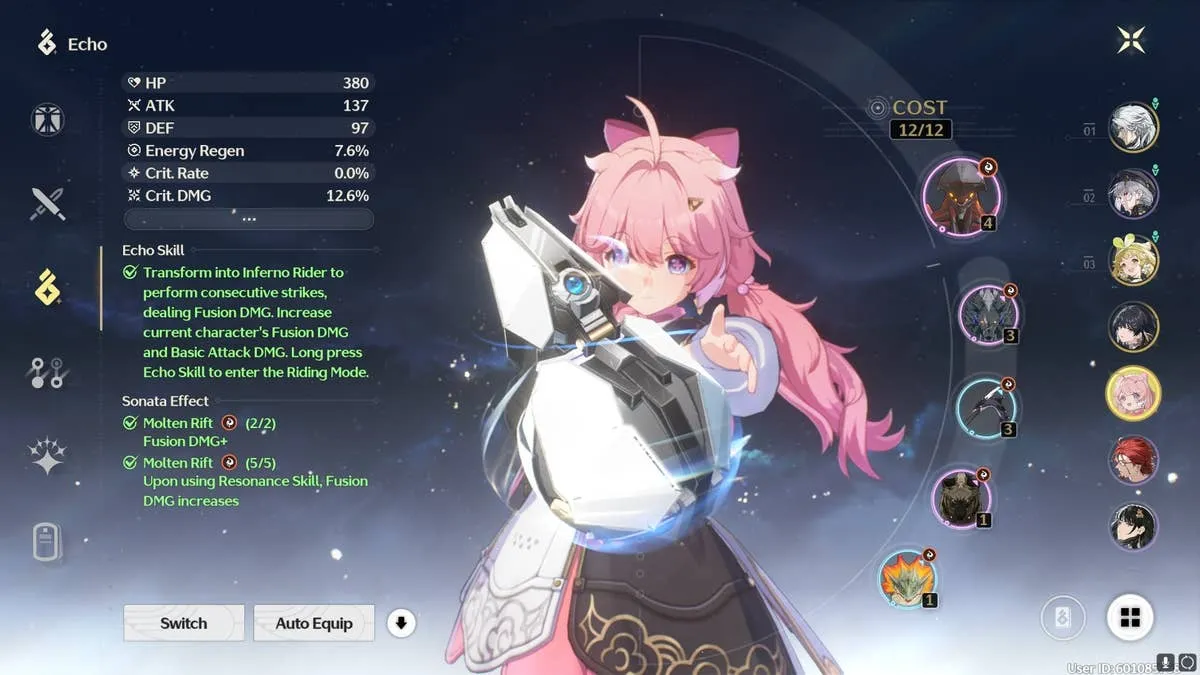Expand the full stats list with the ellipsis
This screenshot has height=675, width=1200.
pos(248,219)
